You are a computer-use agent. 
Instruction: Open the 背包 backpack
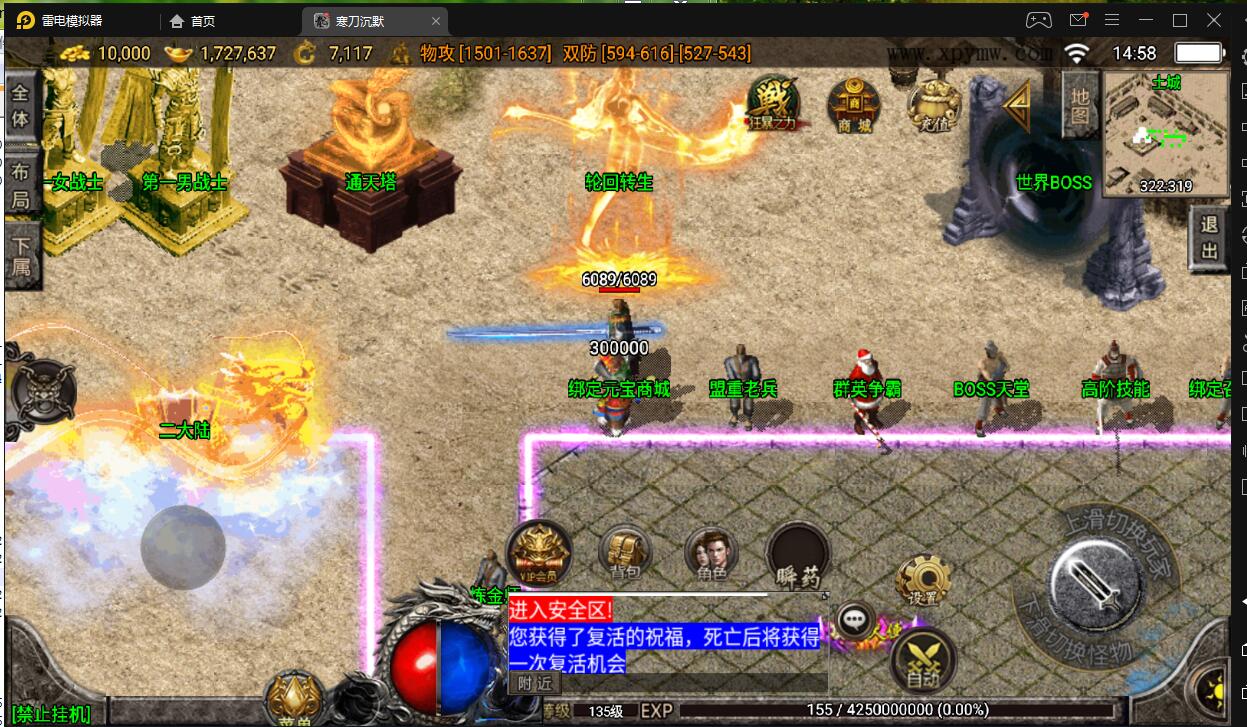coord(625,553)
